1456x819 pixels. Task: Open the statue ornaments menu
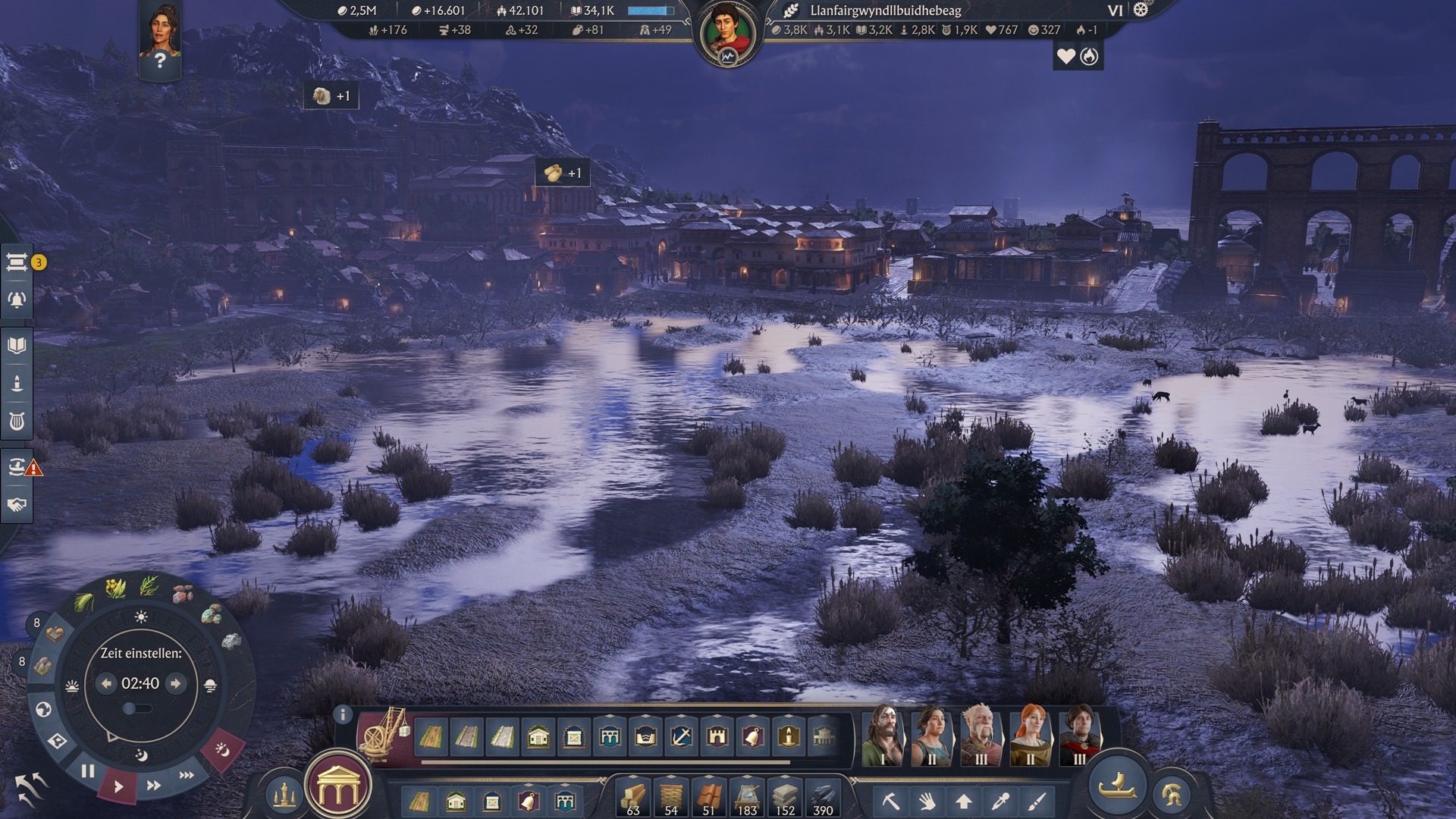tap(284, 794)
